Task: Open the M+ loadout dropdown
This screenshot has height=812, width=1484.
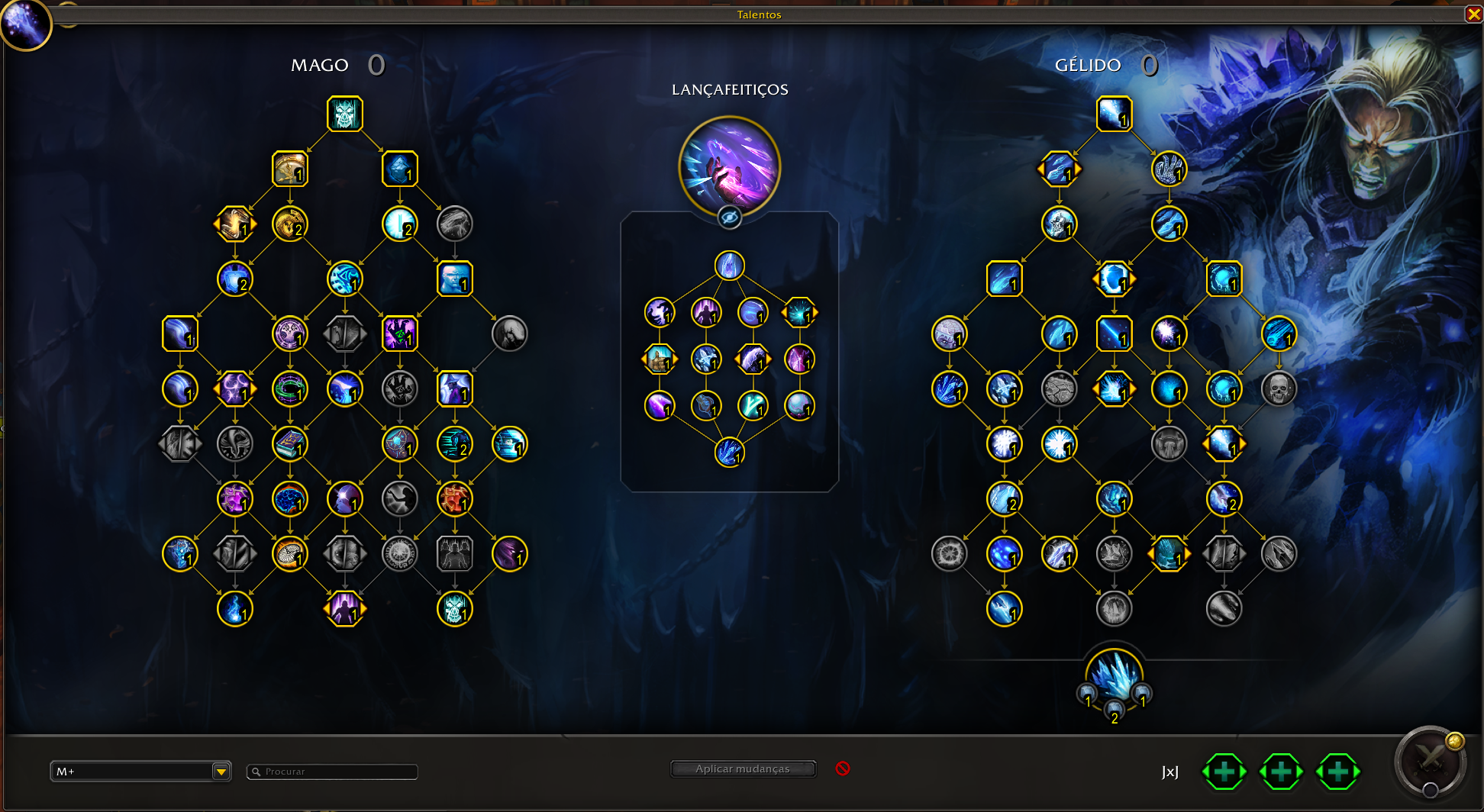Action: (221, 772)
